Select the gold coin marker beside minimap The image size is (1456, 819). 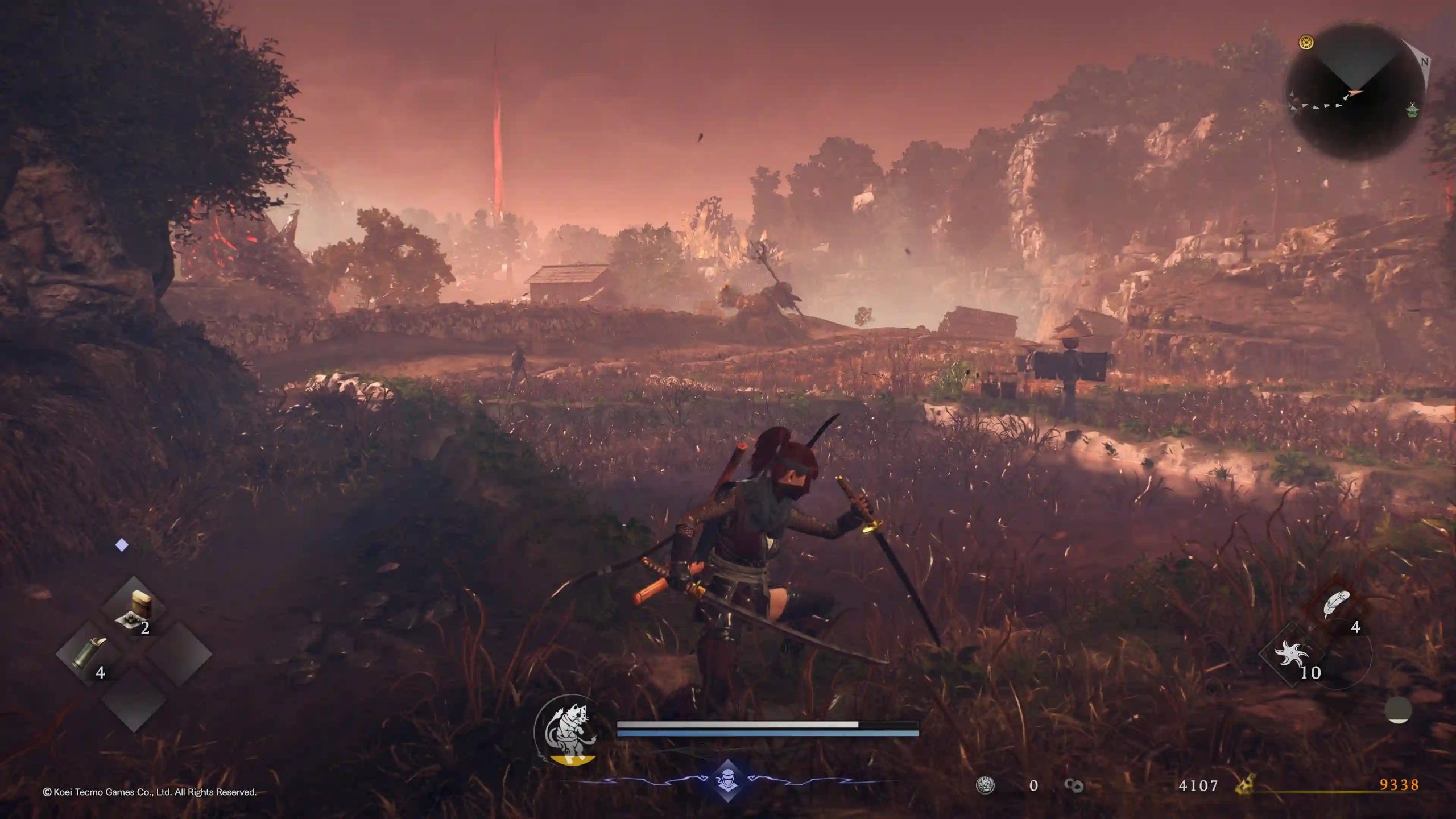[x=1306, y=42]
